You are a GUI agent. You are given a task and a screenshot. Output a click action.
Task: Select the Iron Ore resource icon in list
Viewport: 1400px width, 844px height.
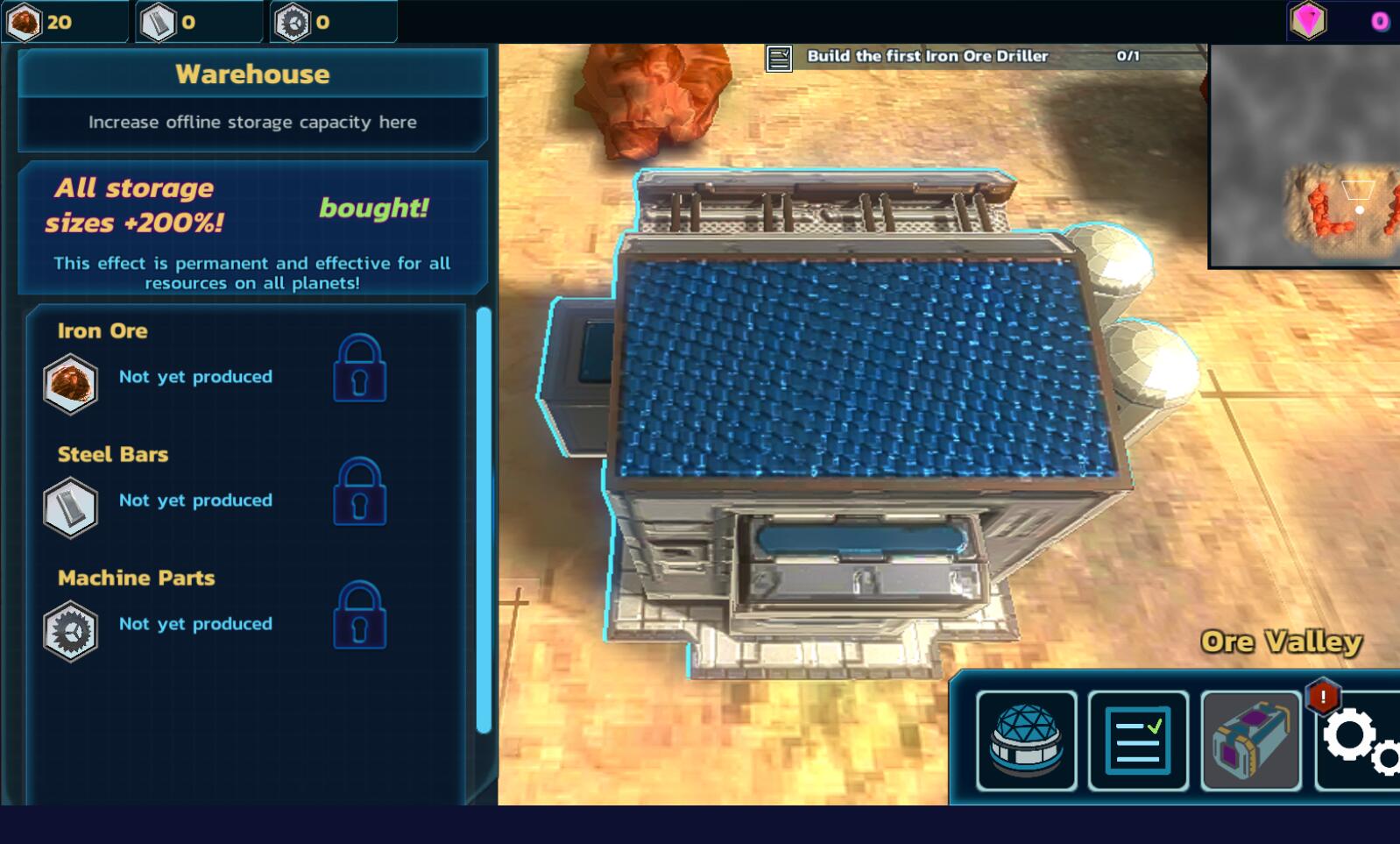tap(70, 384)
